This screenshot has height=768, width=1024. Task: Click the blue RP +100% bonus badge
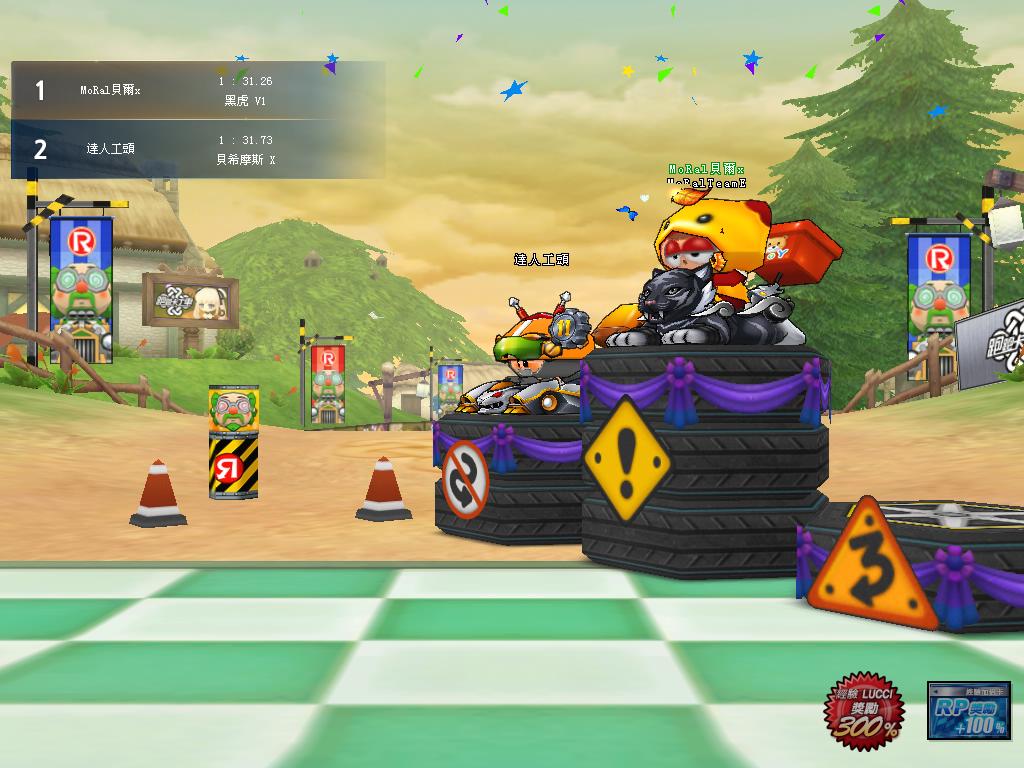pyautogui.click(x=968, y=711)
